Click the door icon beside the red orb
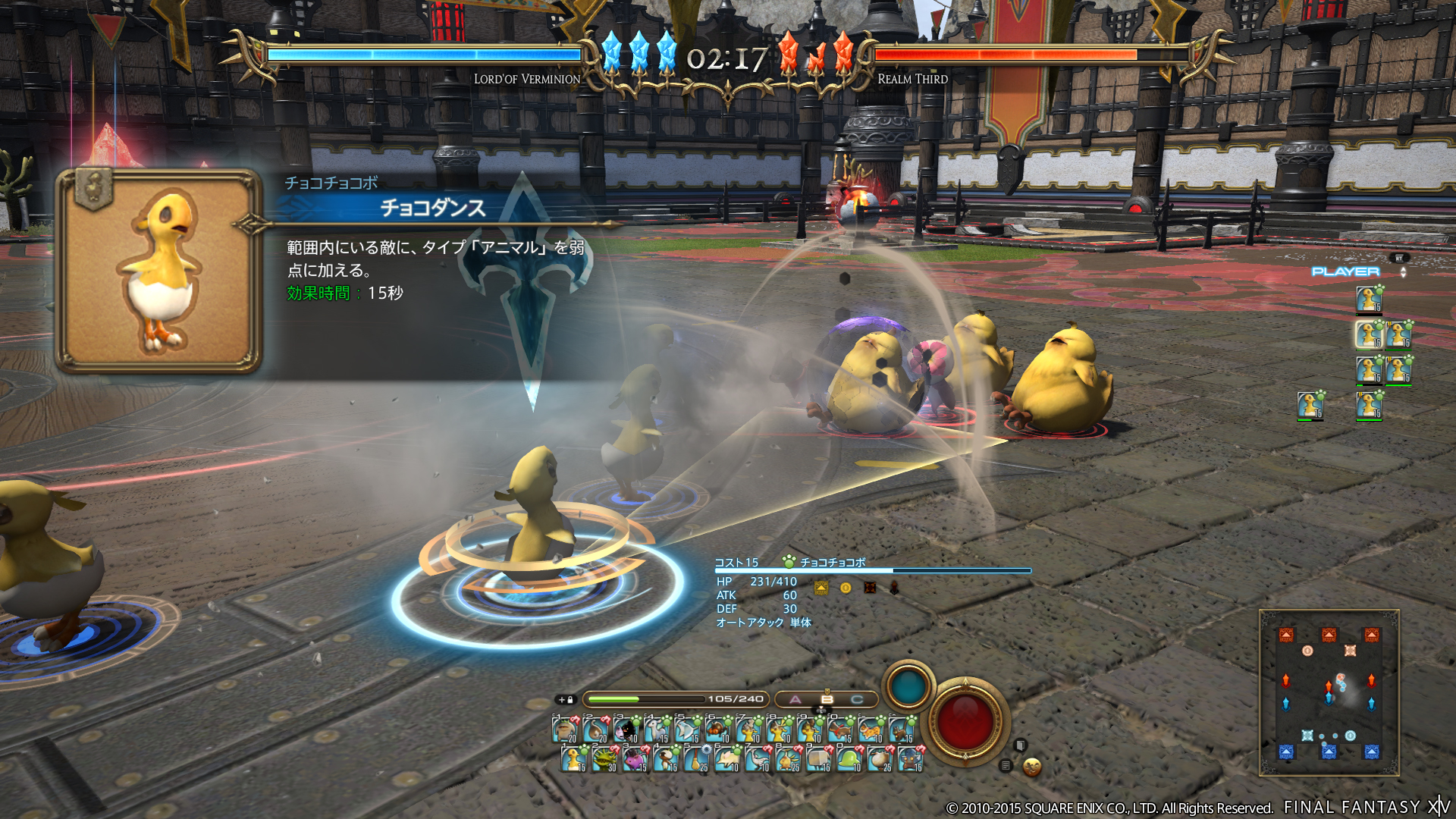Viewport: 1456px width, 819px height. point(1021,745)
